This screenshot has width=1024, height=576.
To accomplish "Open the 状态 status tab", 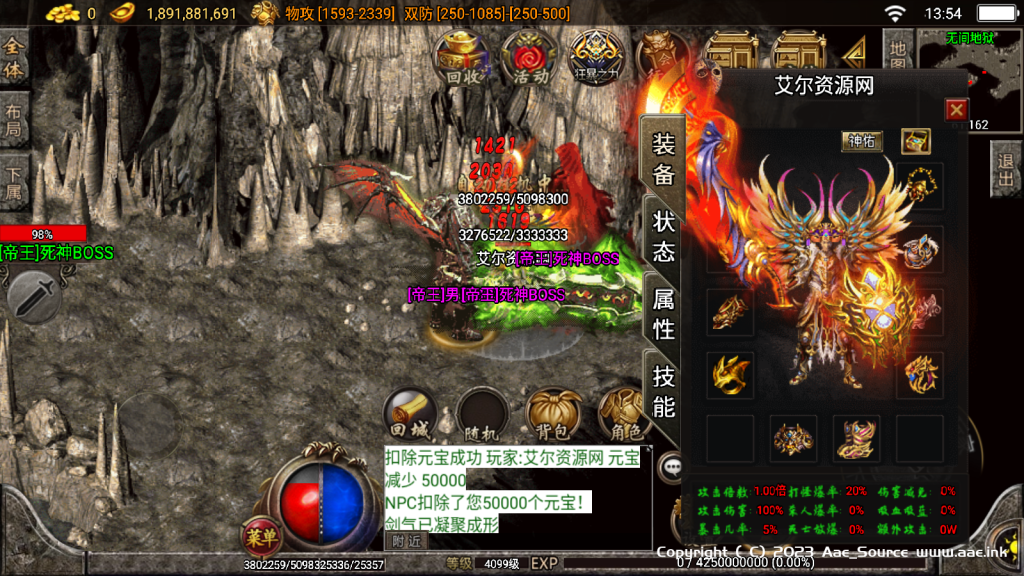I will [x=663, y=236].
